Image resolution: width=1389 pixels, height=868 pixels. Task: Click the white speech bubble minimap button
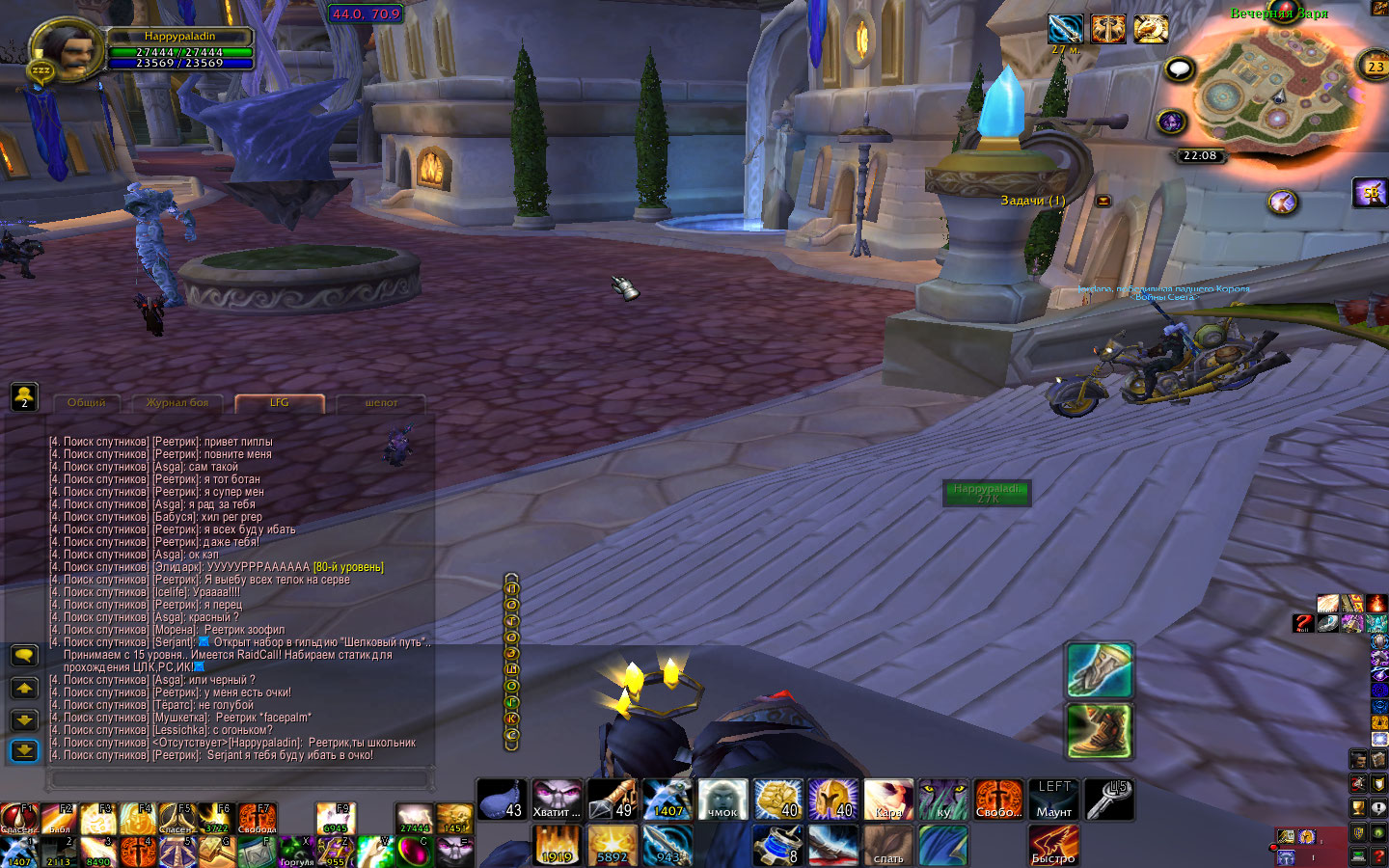1180,69
